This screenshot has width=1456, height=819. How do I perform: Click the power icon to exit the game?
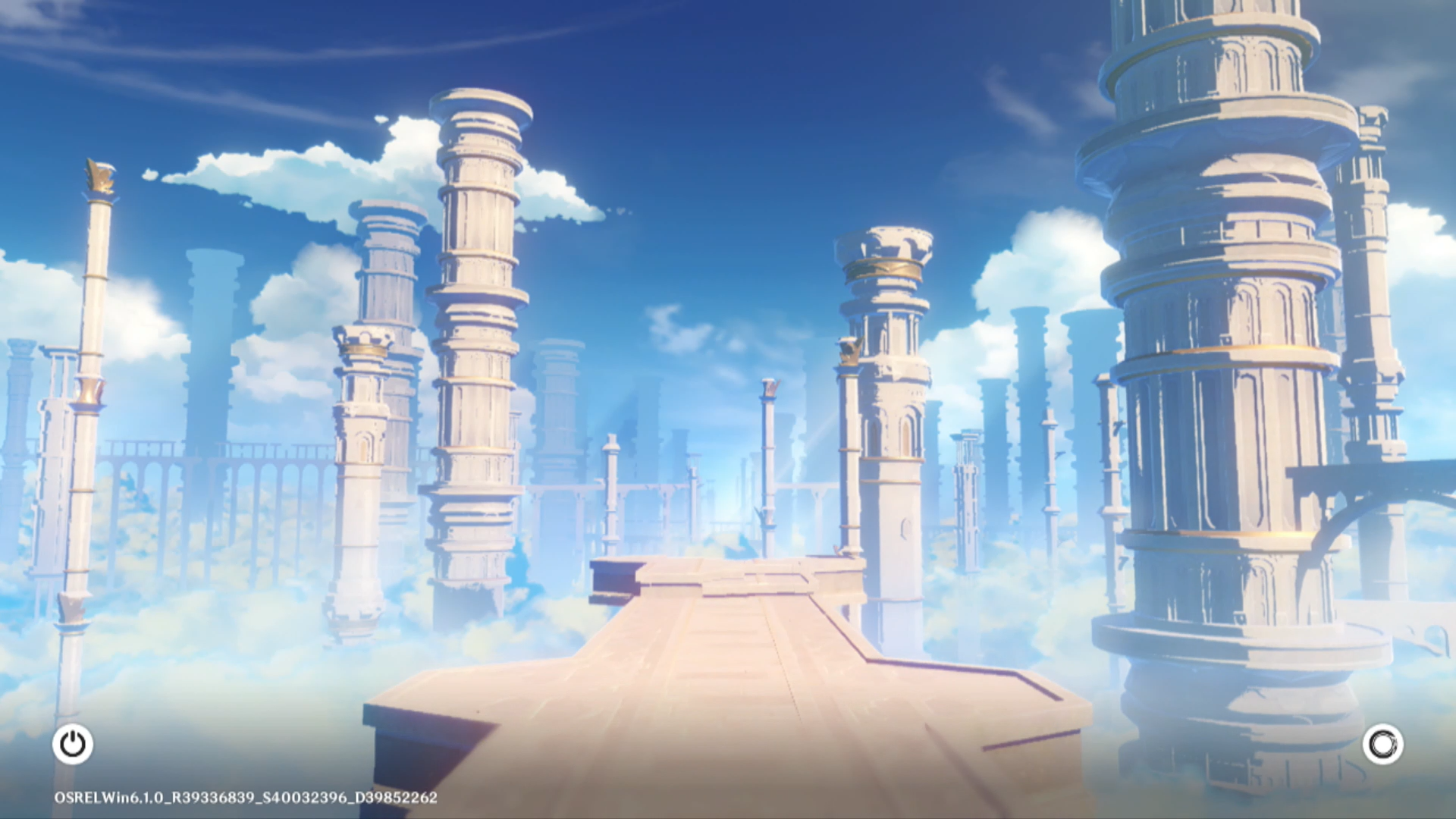pos(73,744)
